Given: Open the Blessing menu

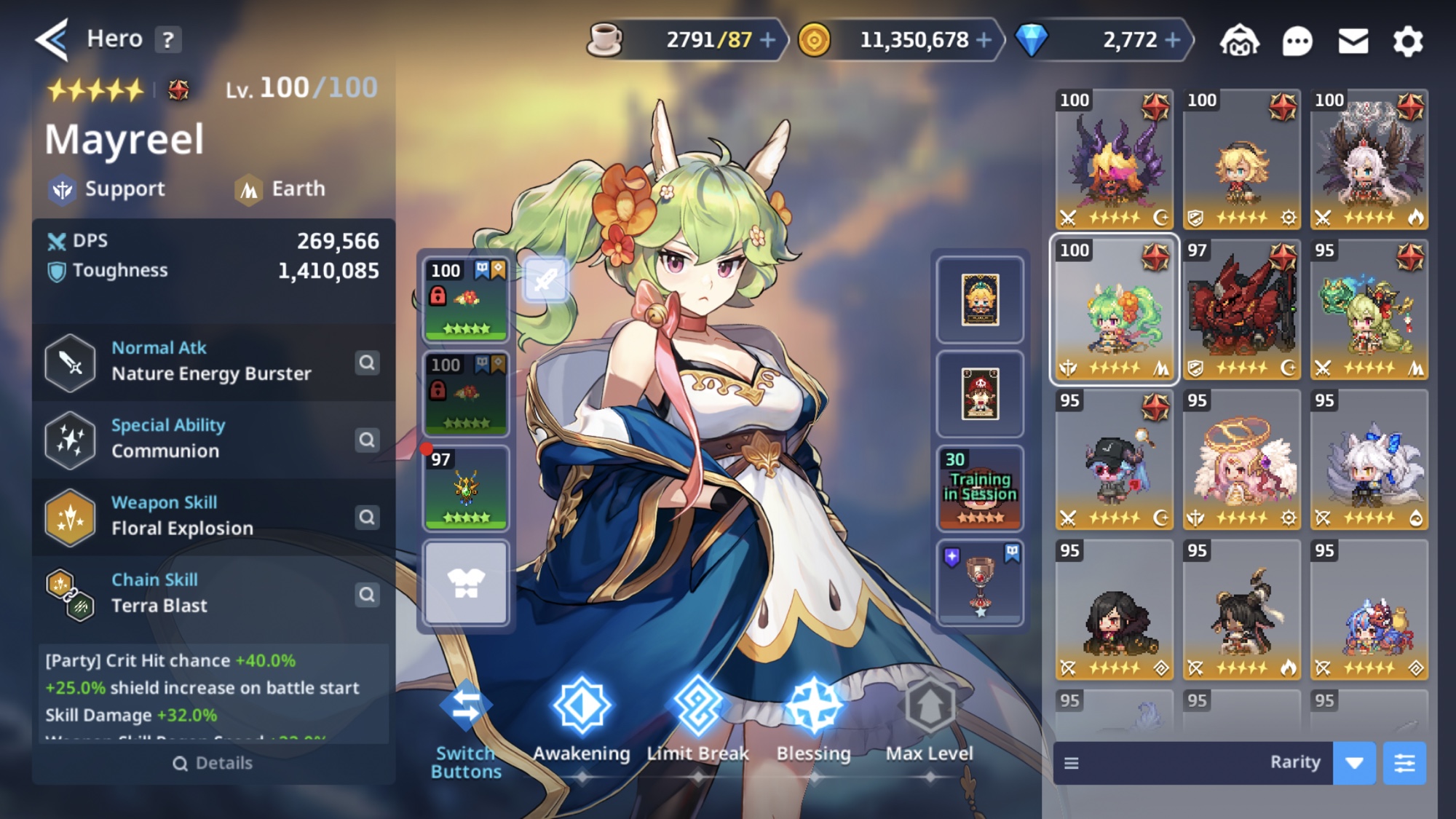Looking at the screenshot, I should tap(814, 721).
